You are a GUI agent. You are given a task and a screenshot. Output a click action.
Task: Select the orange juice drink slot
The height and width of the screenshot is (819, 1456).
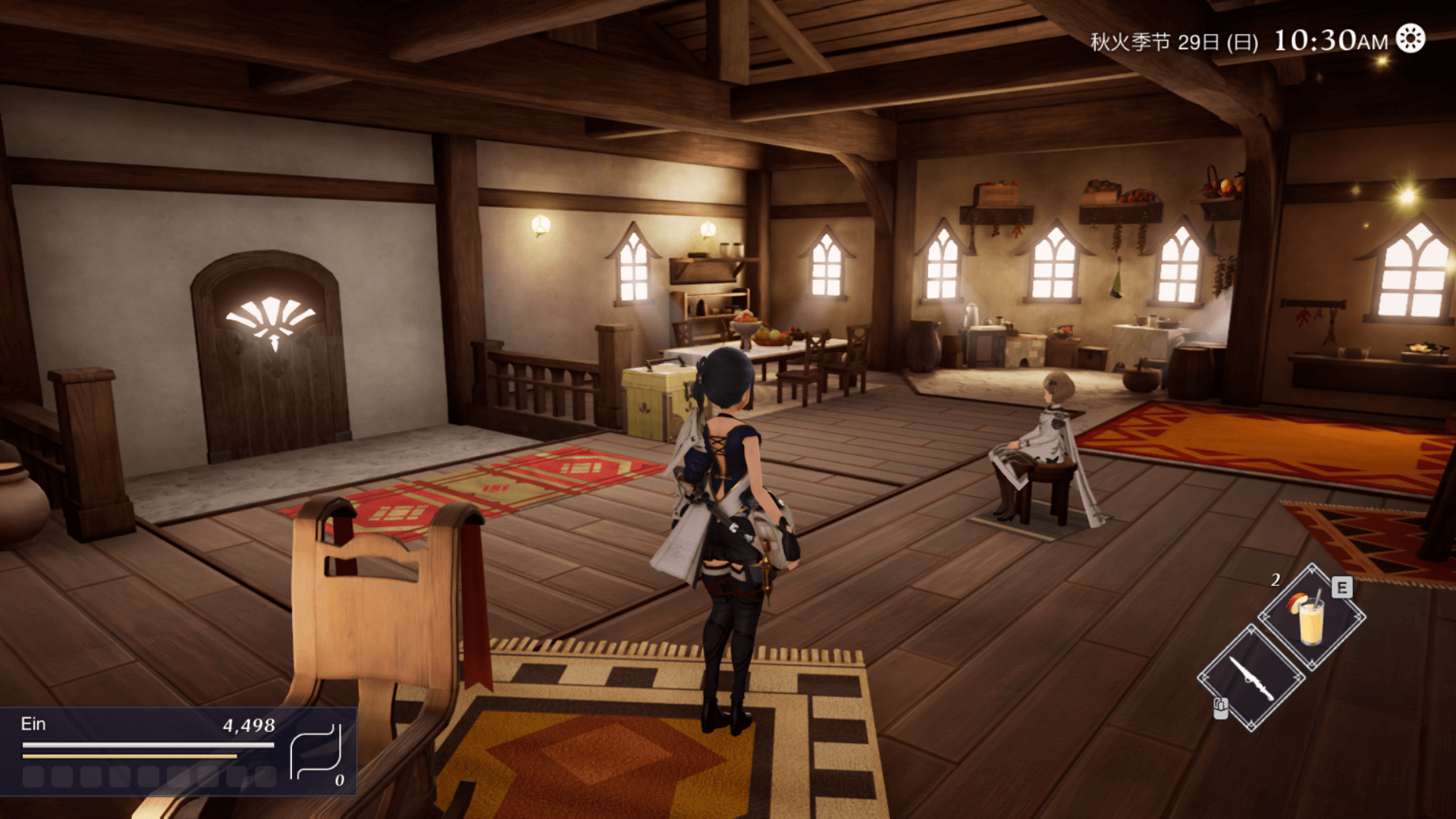[x=1311, y=617]
